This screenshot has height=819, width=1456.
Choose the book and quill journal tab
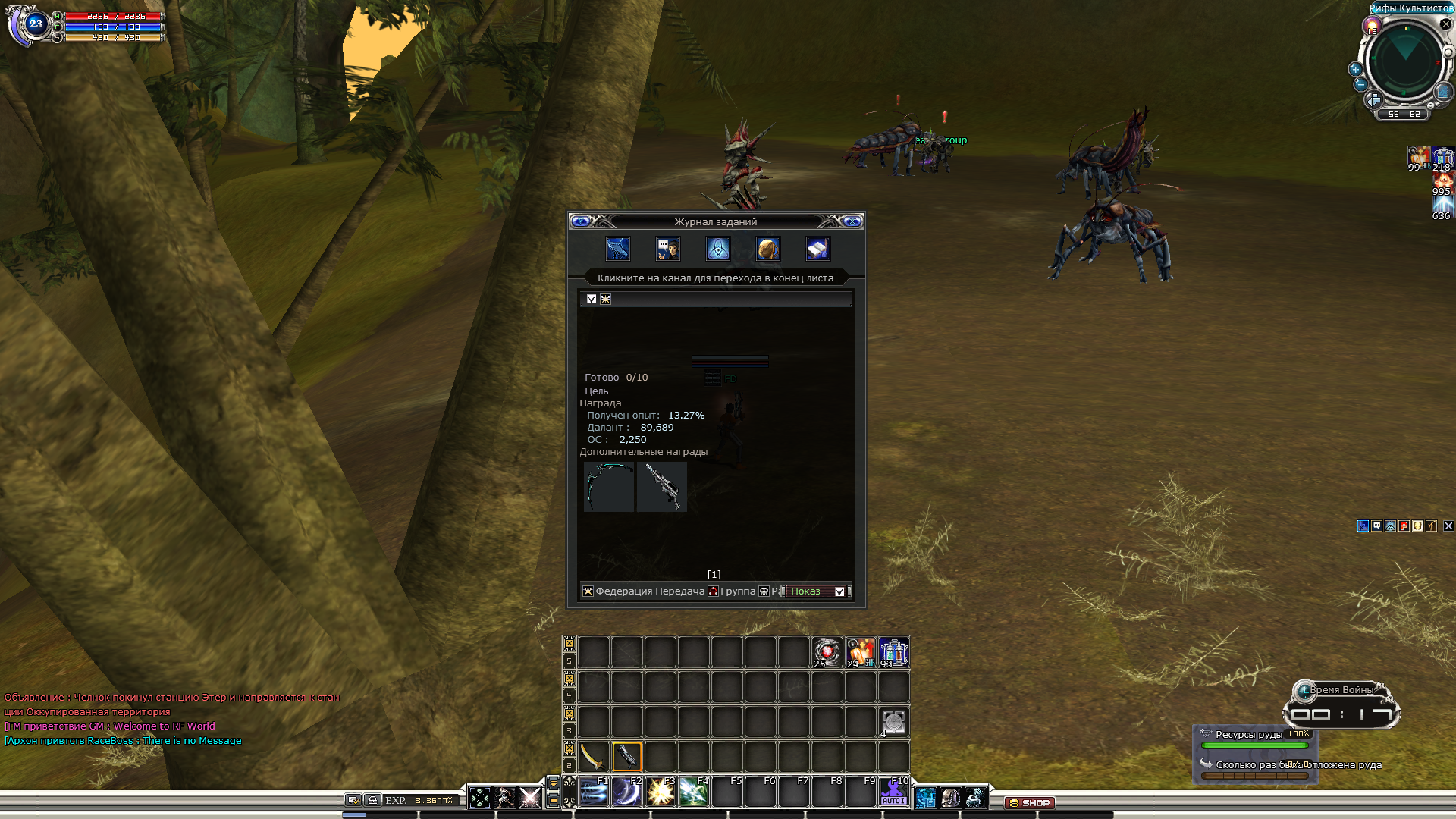[x=817, y=249]
